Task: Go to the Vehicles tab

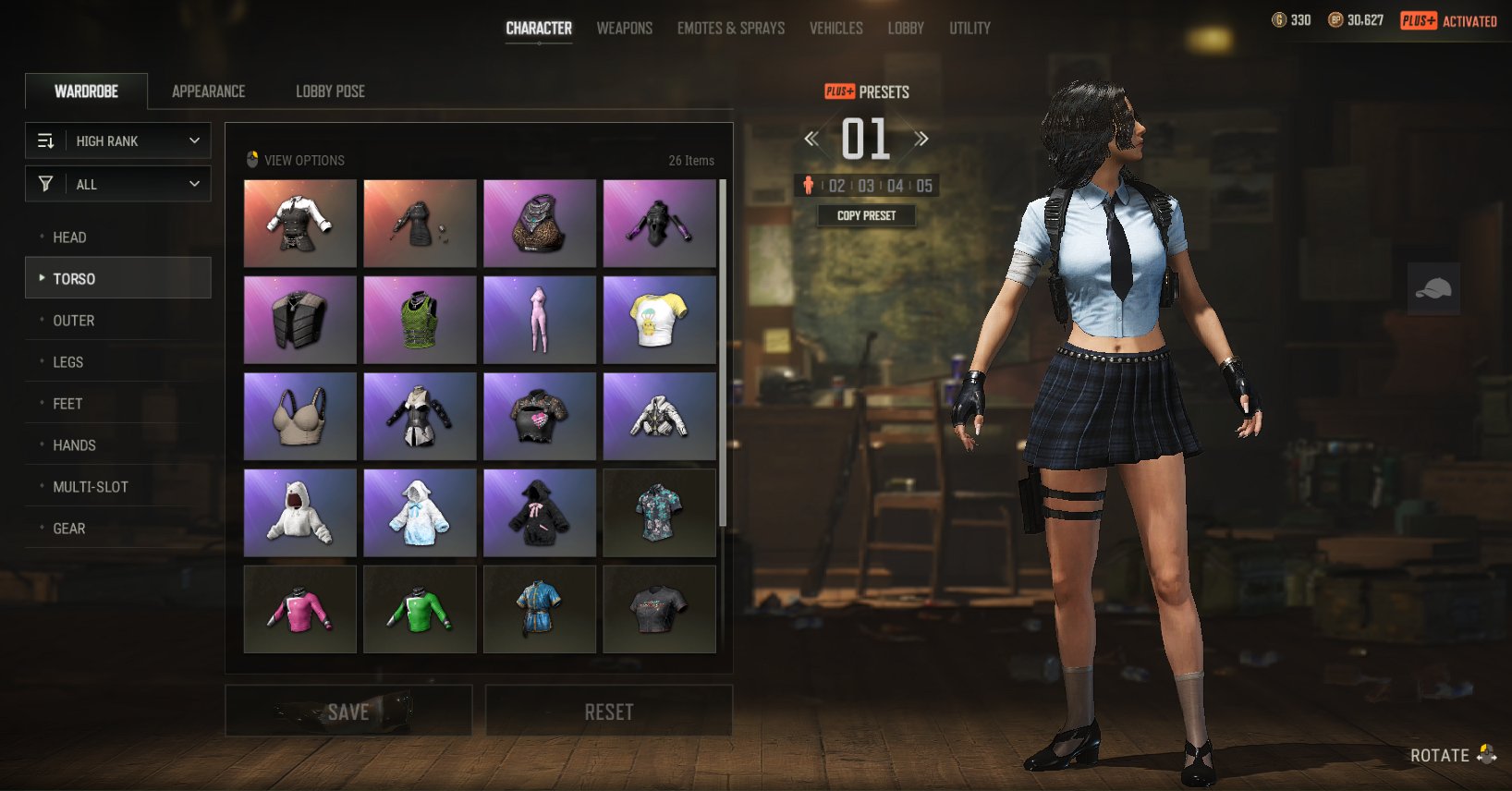Action: tap(835, 29)
